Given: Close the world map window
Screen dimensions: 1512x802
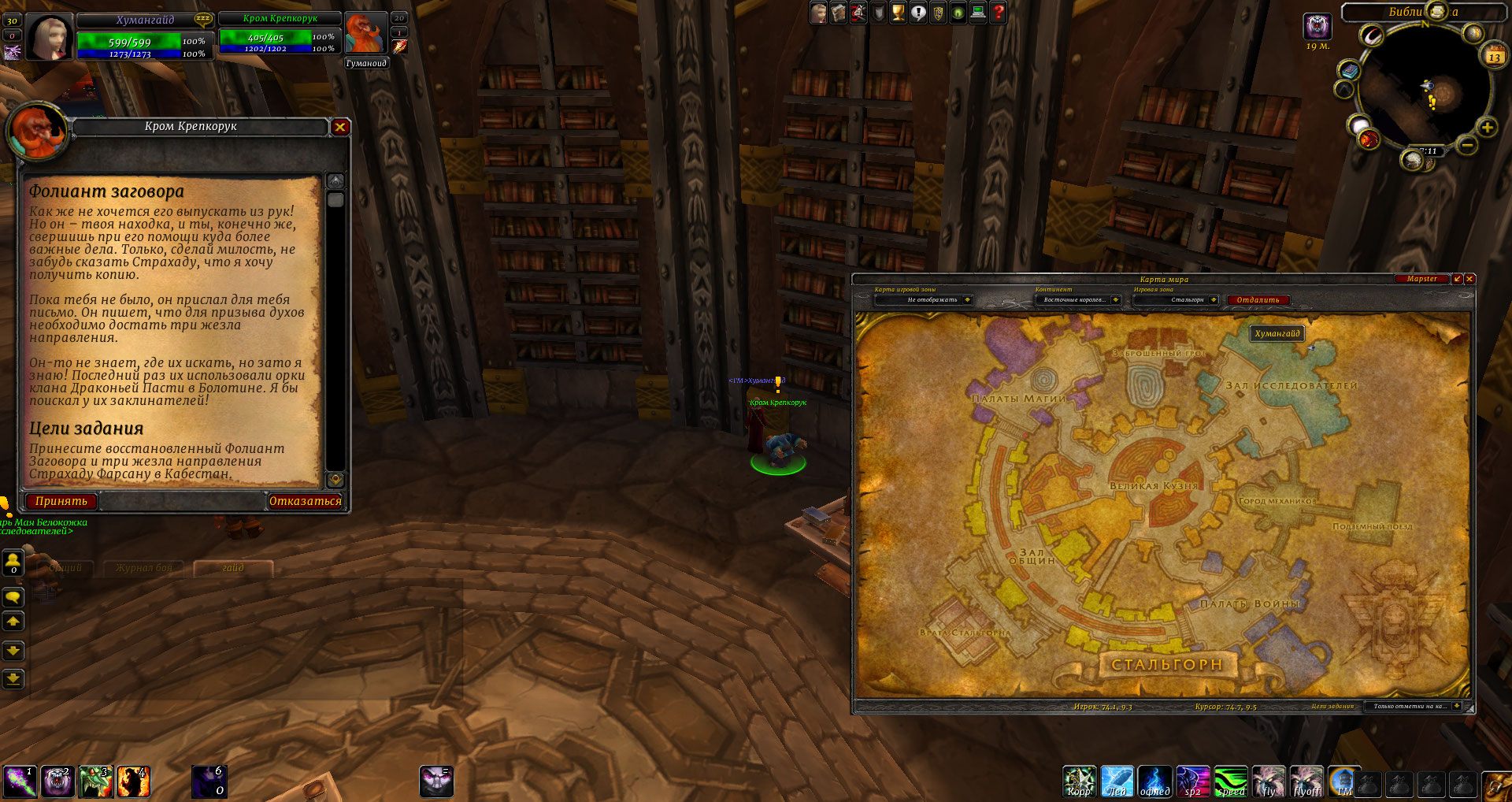Looking at the screenshot, I should coord(1469,279).
